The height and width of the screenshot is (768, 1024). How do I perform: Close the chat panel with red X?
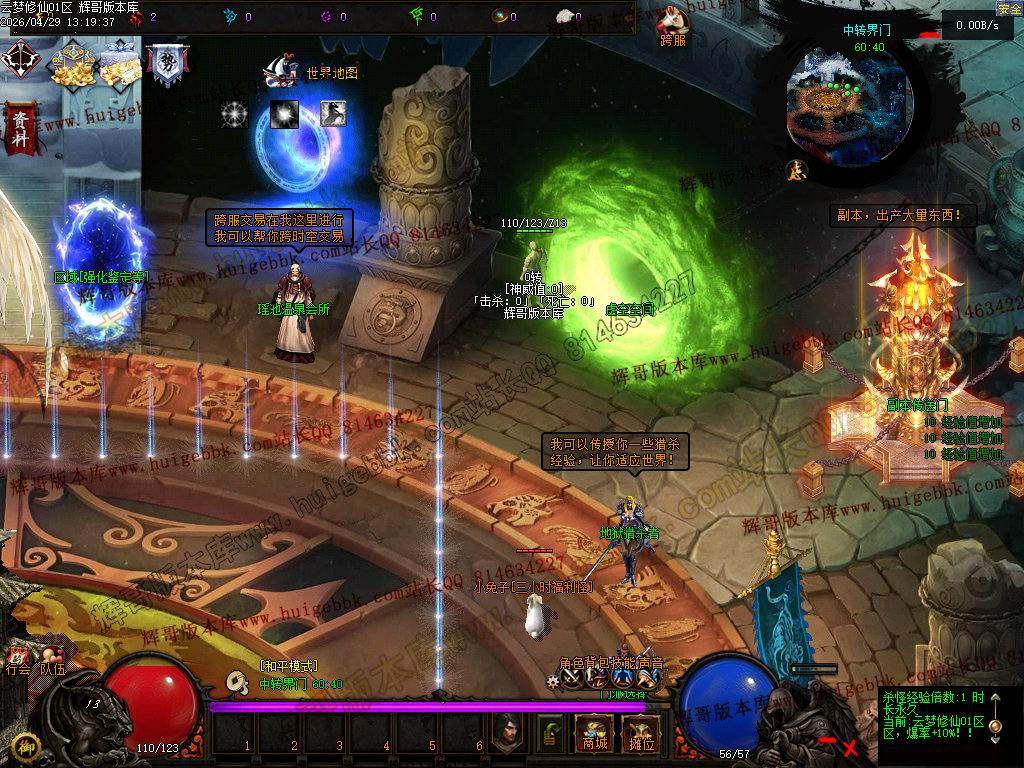coord(850,747)
